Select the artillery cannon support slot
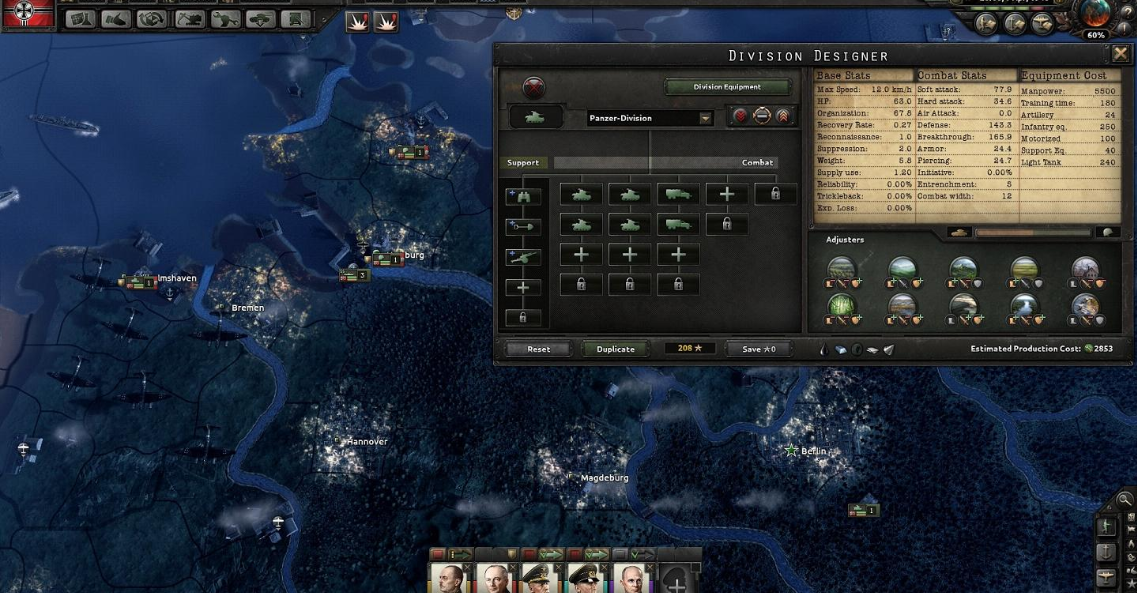The height and width of the screenshot is (593, 1137). coord(523,257)
